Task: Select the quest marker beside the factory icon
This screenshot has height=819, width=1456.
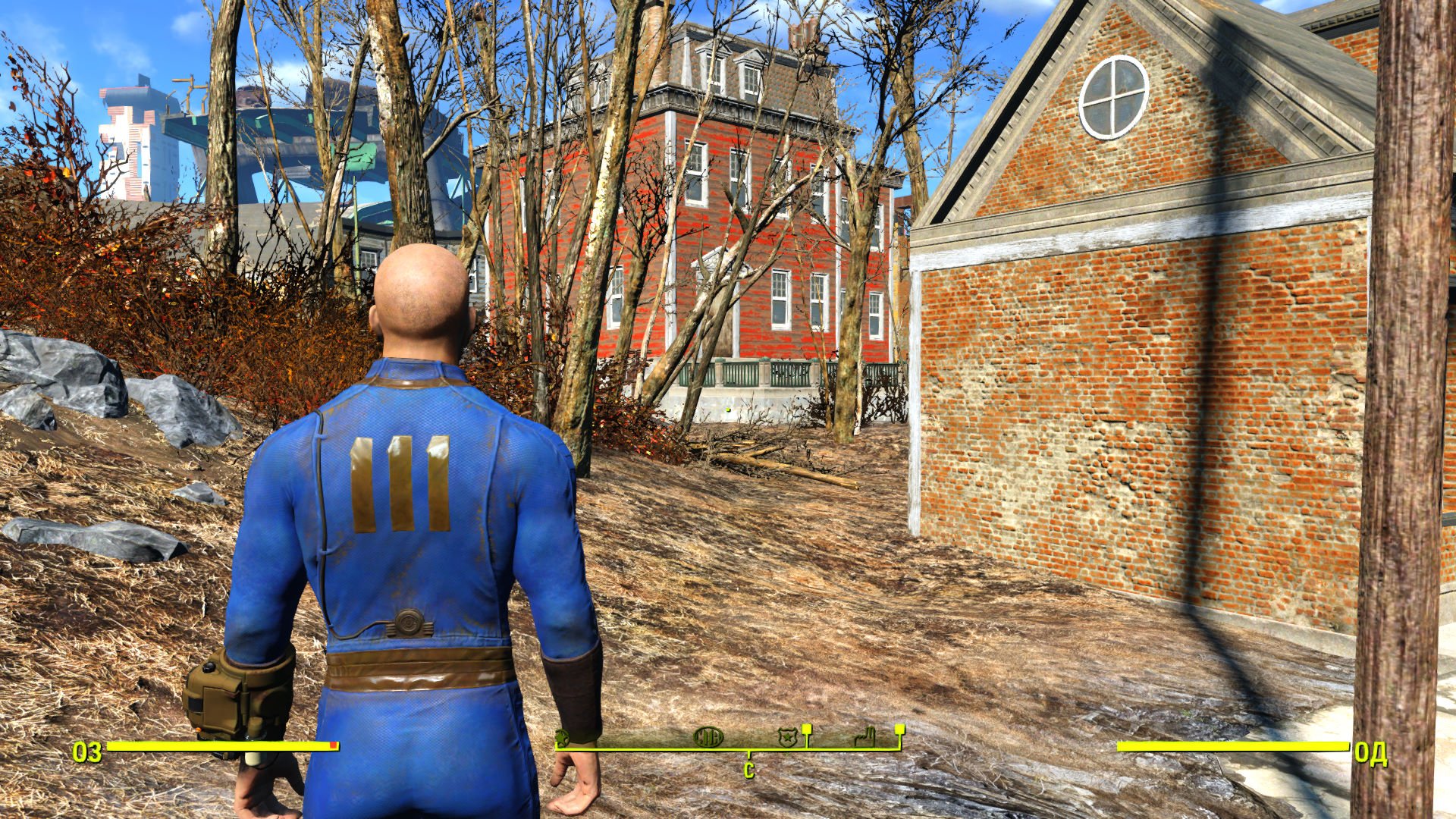Action: pyautogui.click(x=899, y=730)
